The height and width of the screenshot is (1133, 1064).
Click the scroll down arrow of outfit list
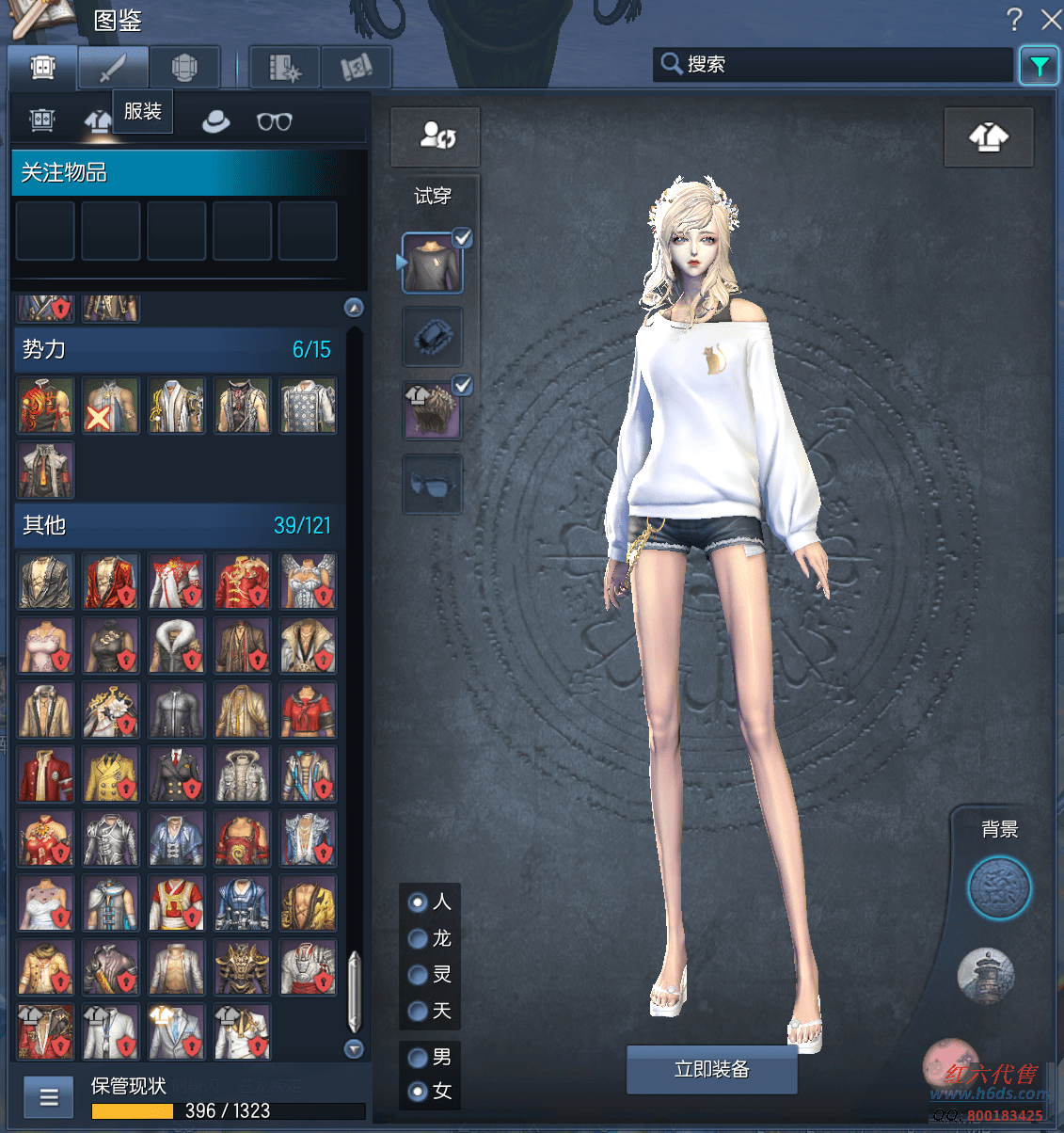pos(354,1048)
